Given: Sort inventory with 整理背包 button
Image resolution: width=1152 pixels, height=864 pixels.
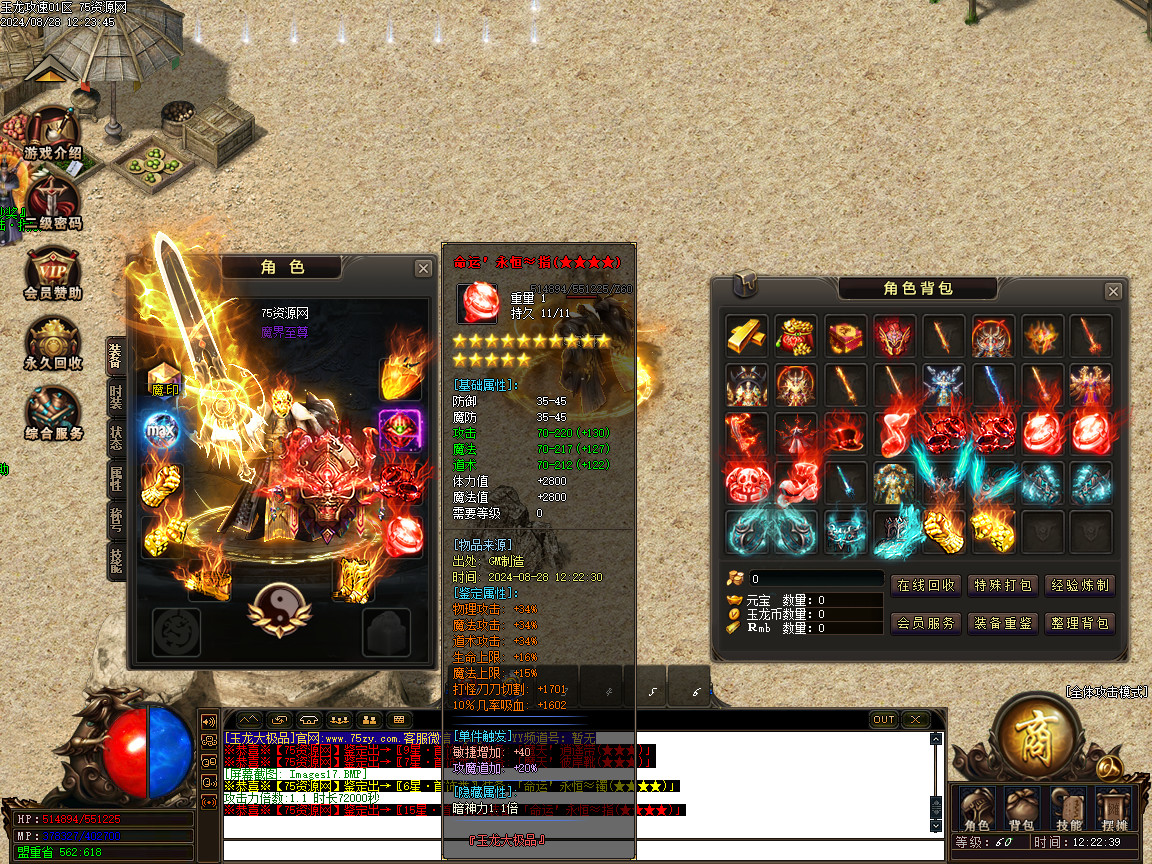Looking at the screenshot, I should (x=1079, y=623).
